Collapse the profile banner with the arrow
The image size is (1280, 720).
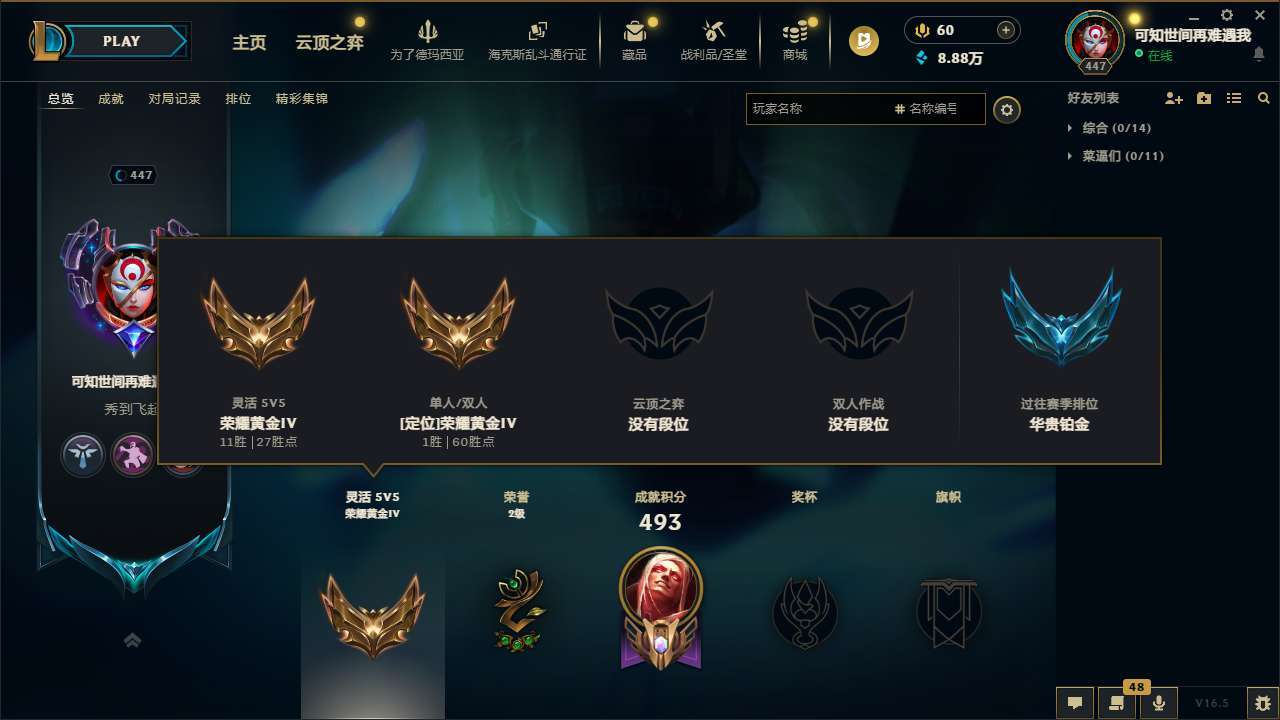pos(132,640)
